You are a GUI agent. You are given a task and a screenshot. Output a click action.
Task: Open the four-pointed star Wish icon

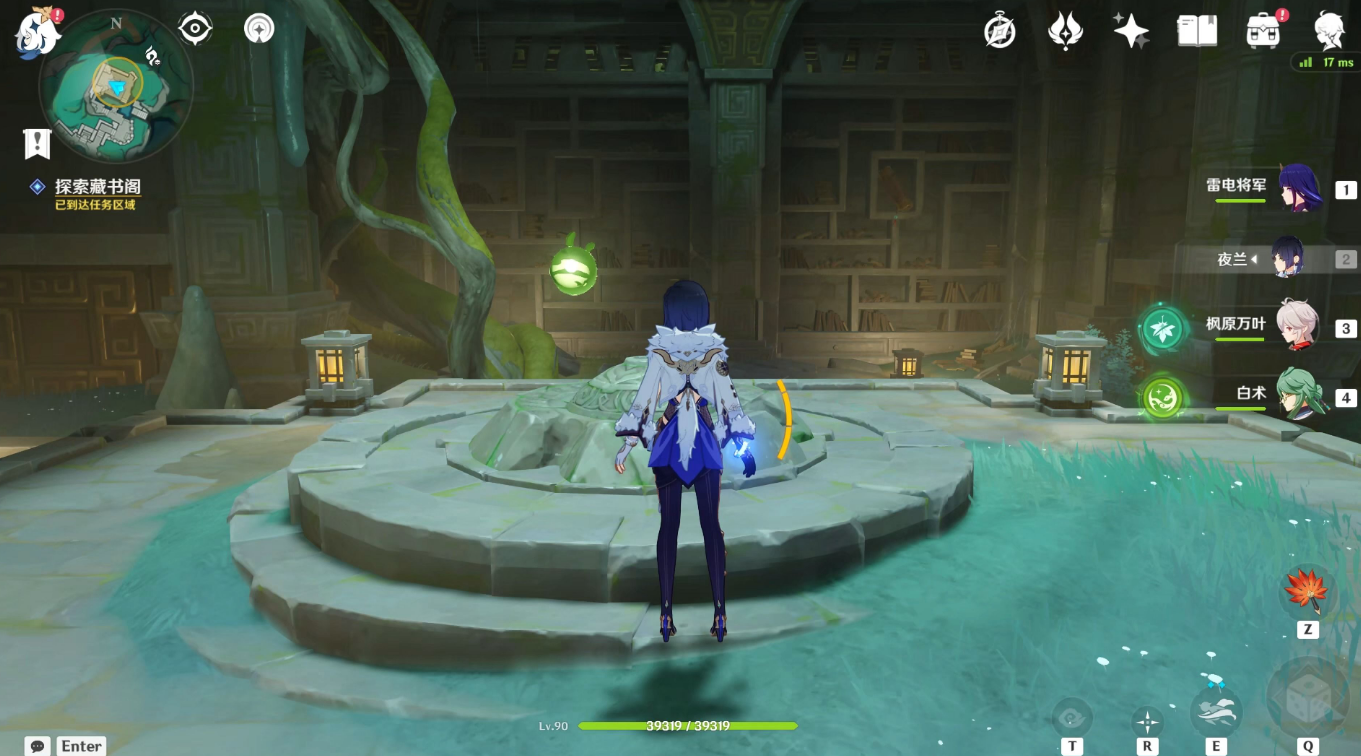click(1131, 31)
